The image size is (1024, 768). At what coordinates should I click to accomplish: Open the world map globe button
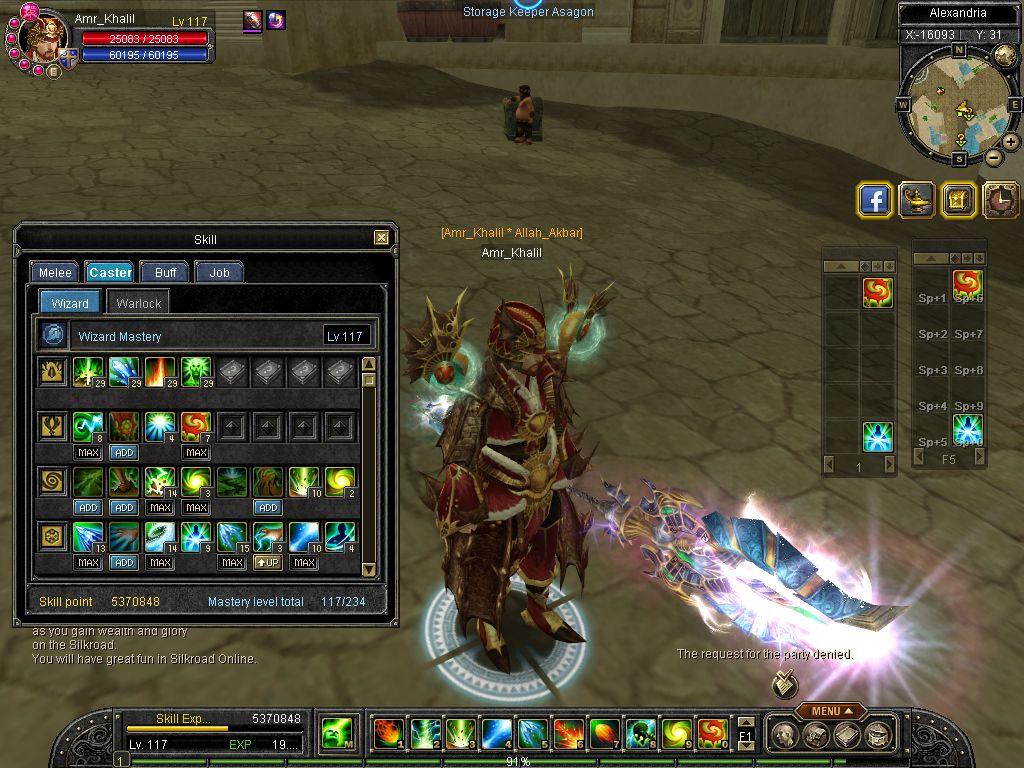click(1006, 55)
